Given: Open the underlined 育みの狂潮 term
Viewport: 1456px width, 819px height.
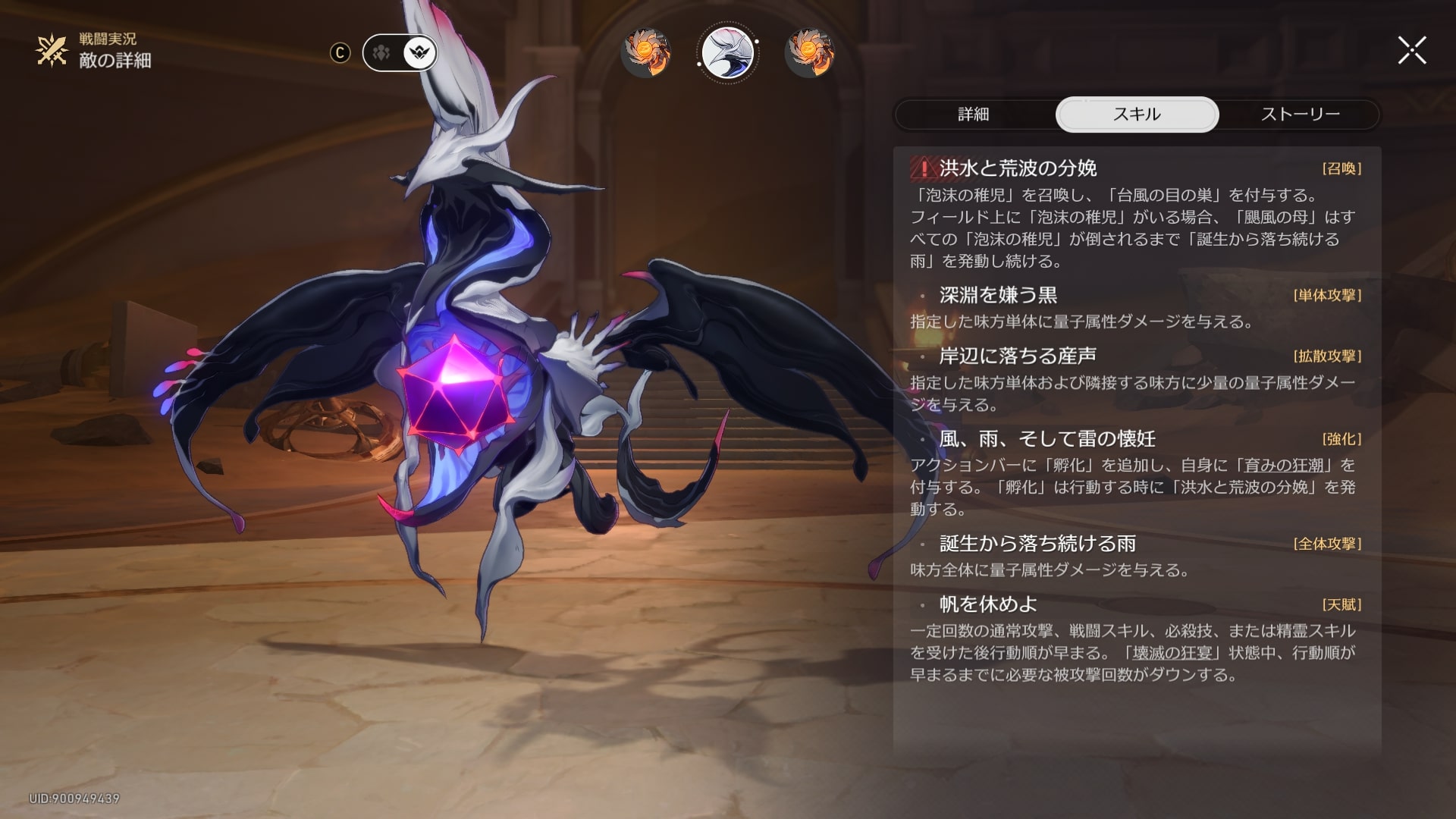Looking at the screenshot, I should coord(1284,465).
